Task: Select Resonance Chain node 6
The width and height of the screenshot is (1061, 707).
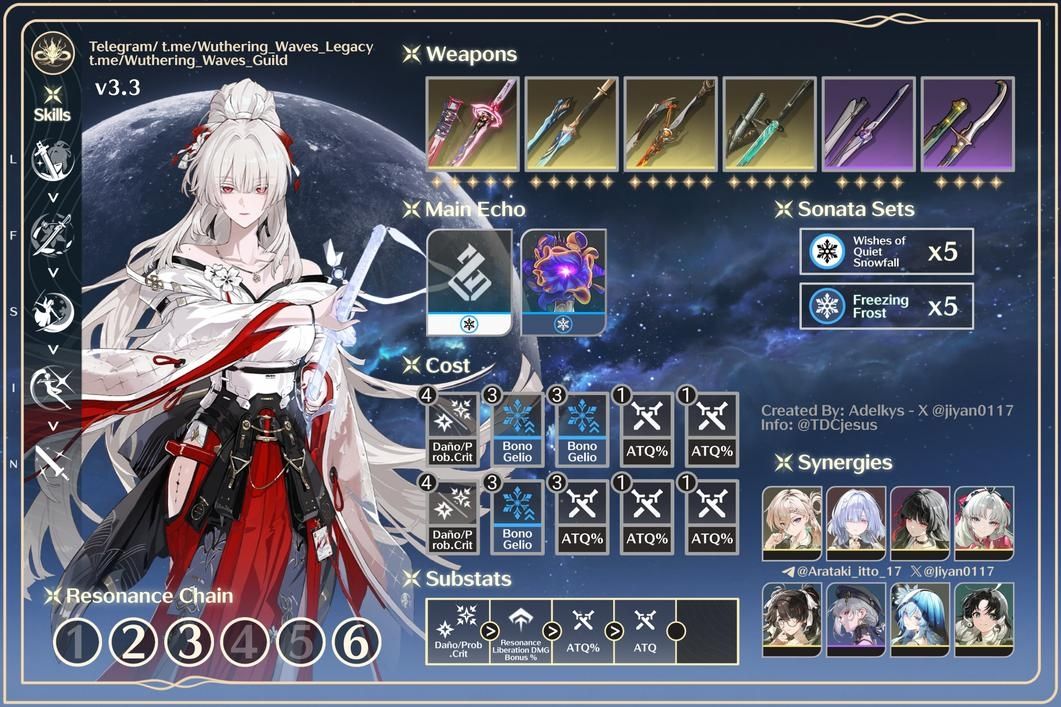Action: click(355, 643)
